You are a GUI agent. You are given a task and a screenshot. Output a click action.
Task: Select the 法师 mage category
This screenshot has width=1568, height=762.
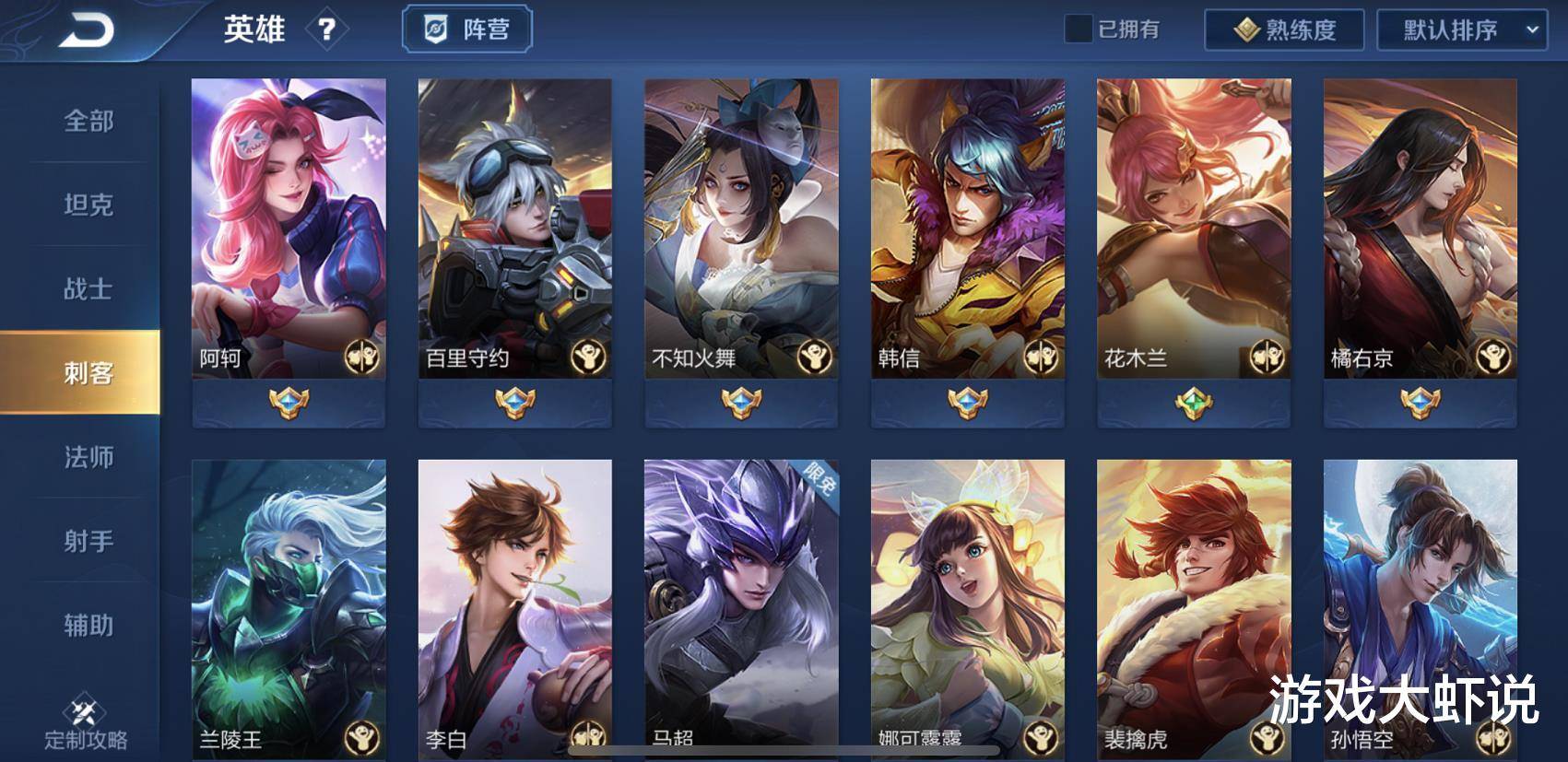pyautogui.click(x=88, y=457)
